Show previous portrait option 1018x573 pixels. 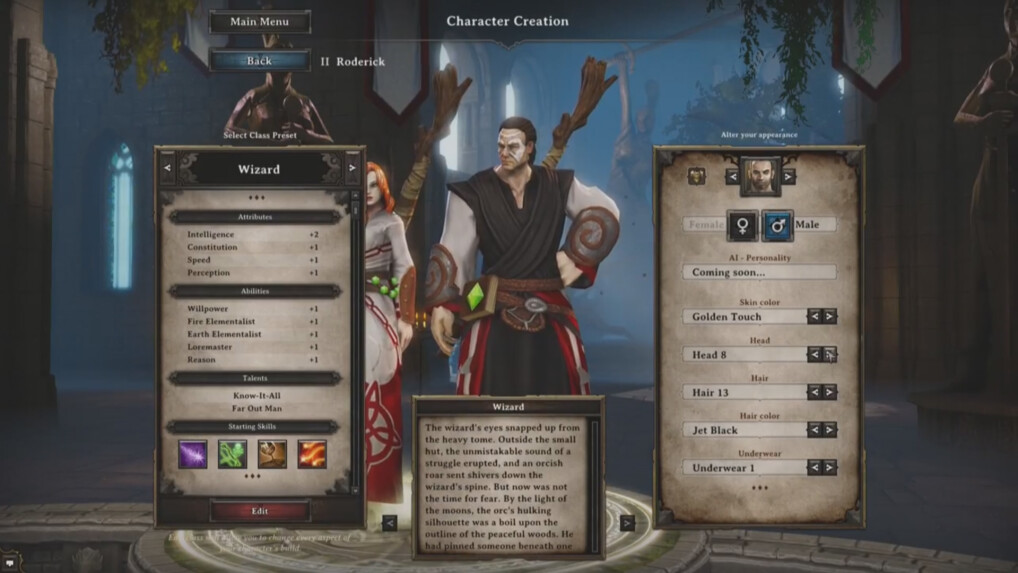pos(732,176)
